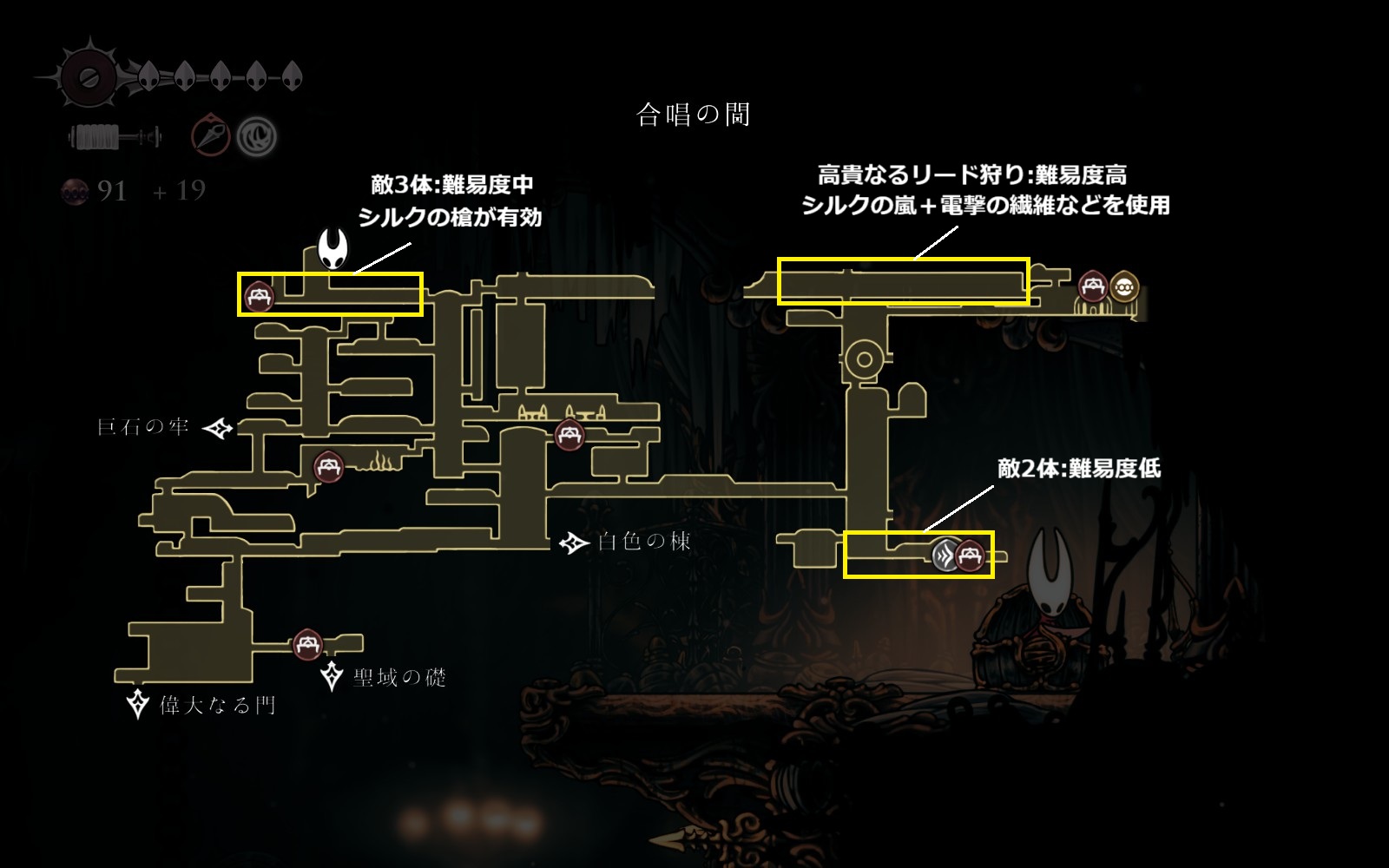Click the red bench marker in the 敵2体 box
The image size is (1389, 868).
[969, 554]
